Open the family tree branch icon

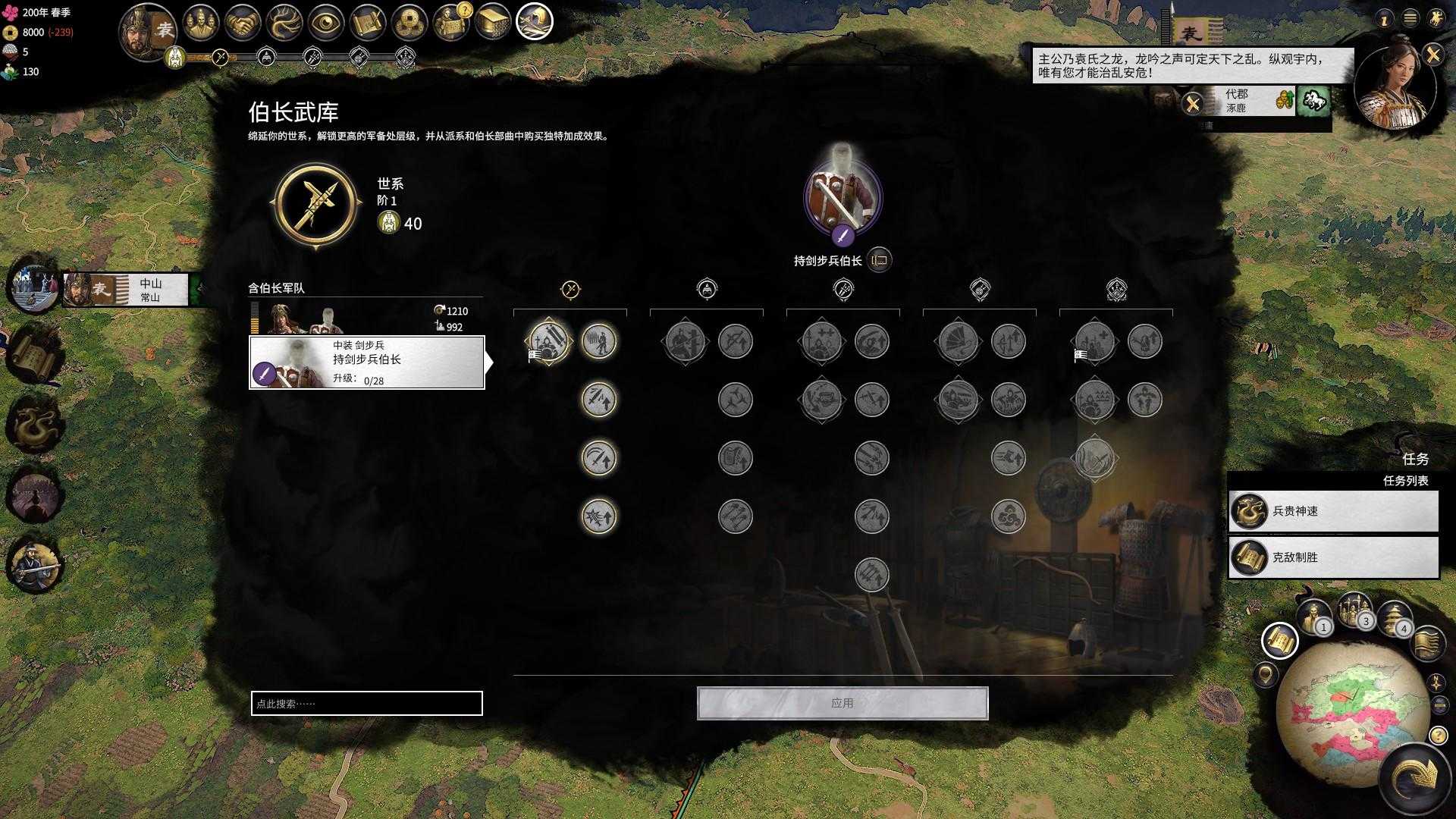(284, 23)
